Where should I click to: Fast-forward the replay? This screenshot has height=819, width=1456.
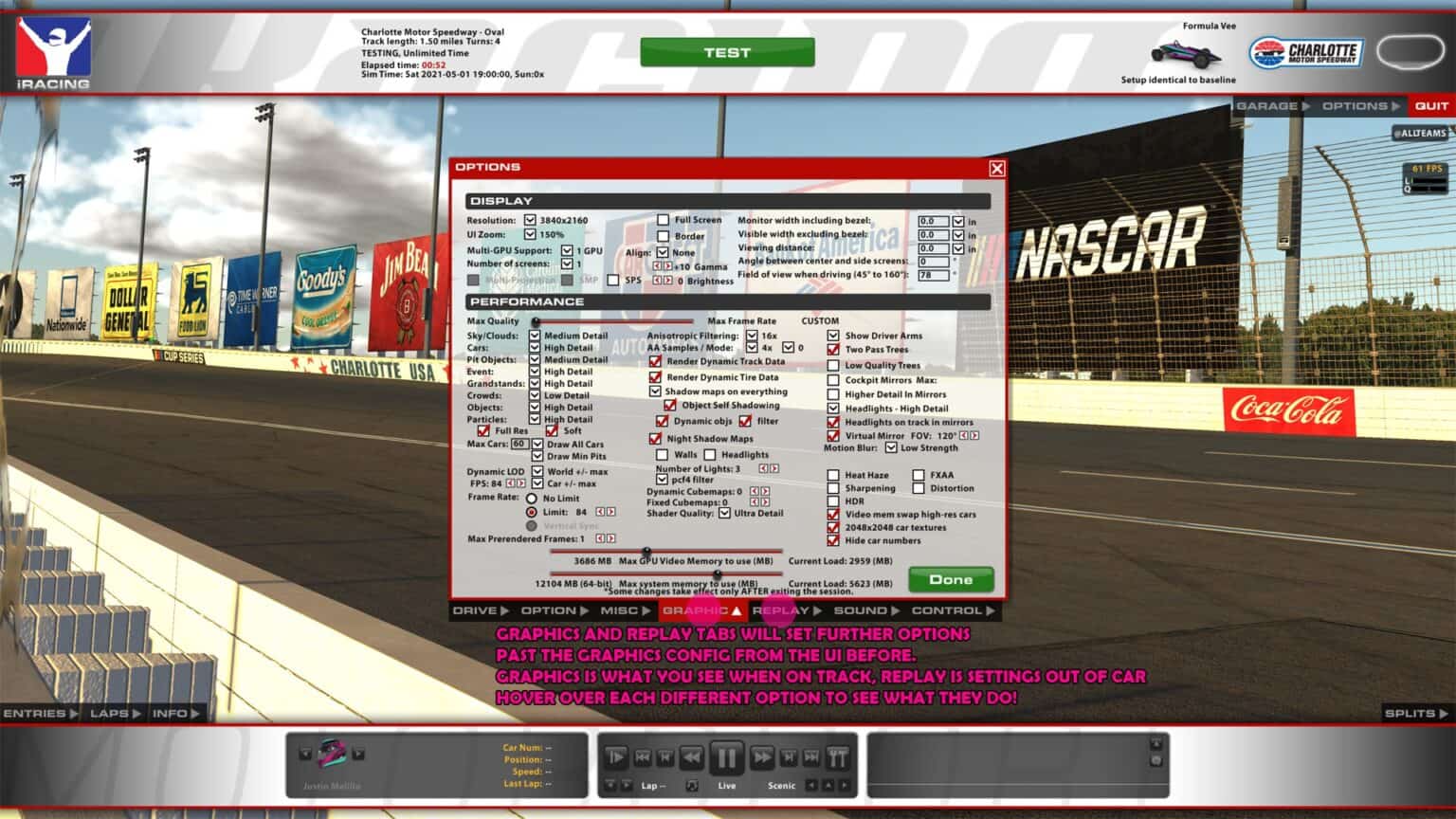click(761, 756)
